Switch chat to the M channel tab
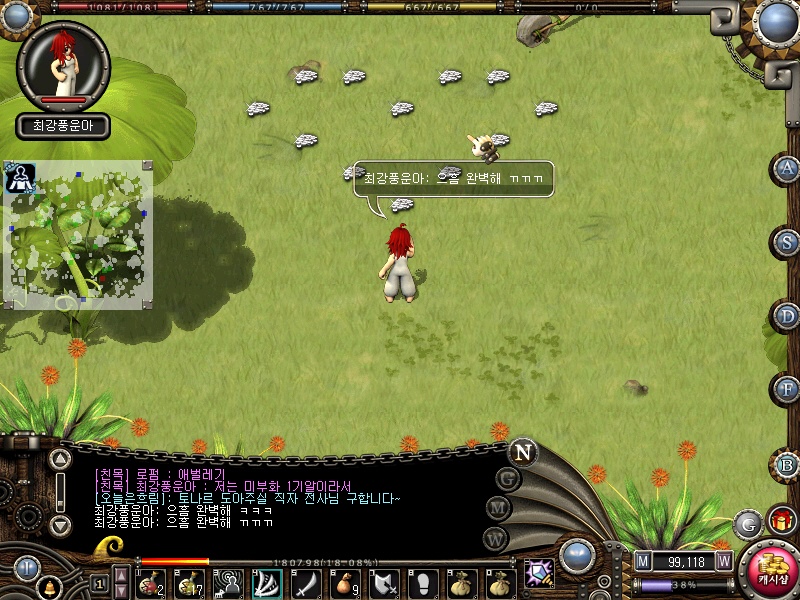Image resolution: width=800 pixels, height=600 pixels. point(499,508)
